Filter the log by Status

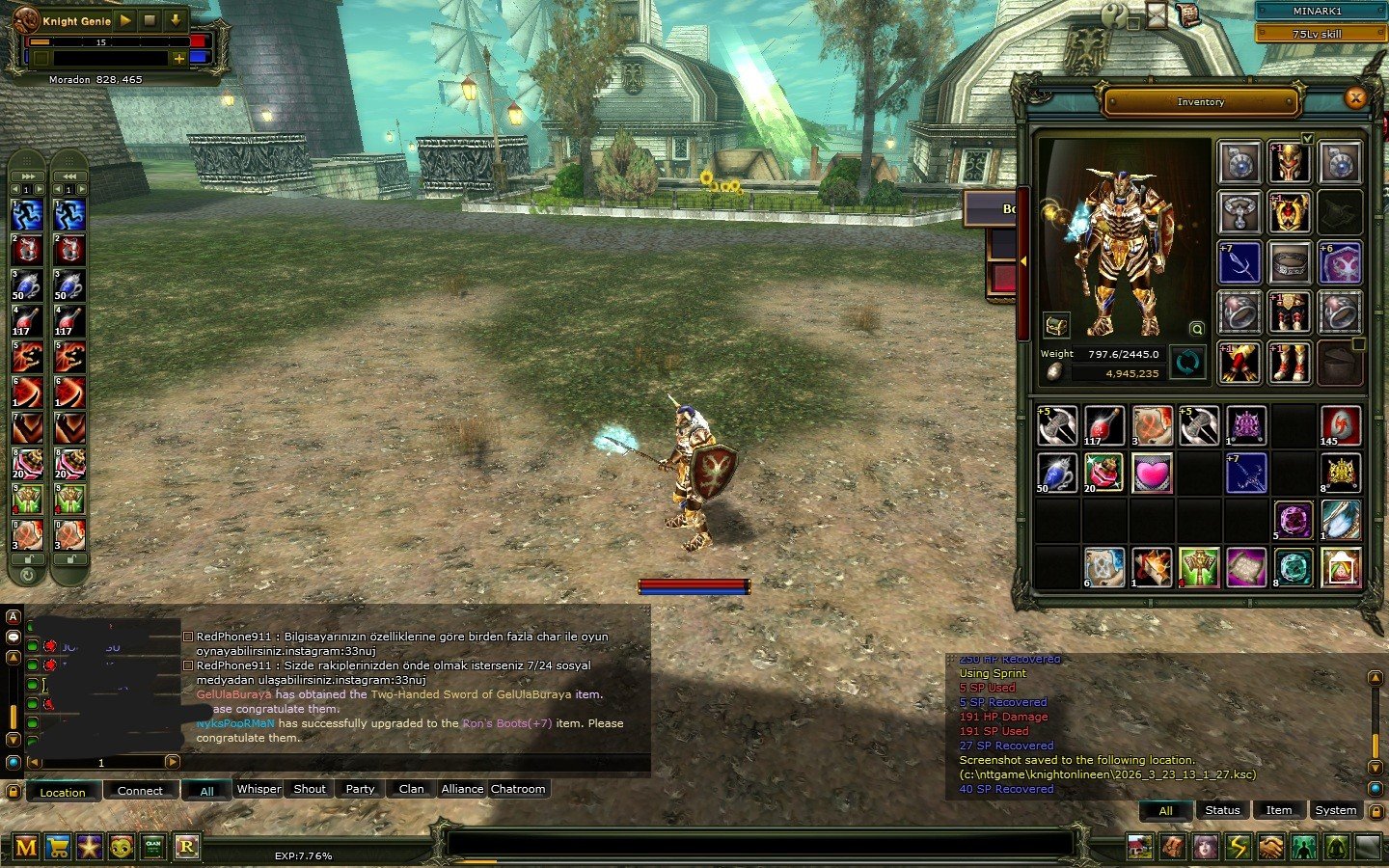[1222, 810]
